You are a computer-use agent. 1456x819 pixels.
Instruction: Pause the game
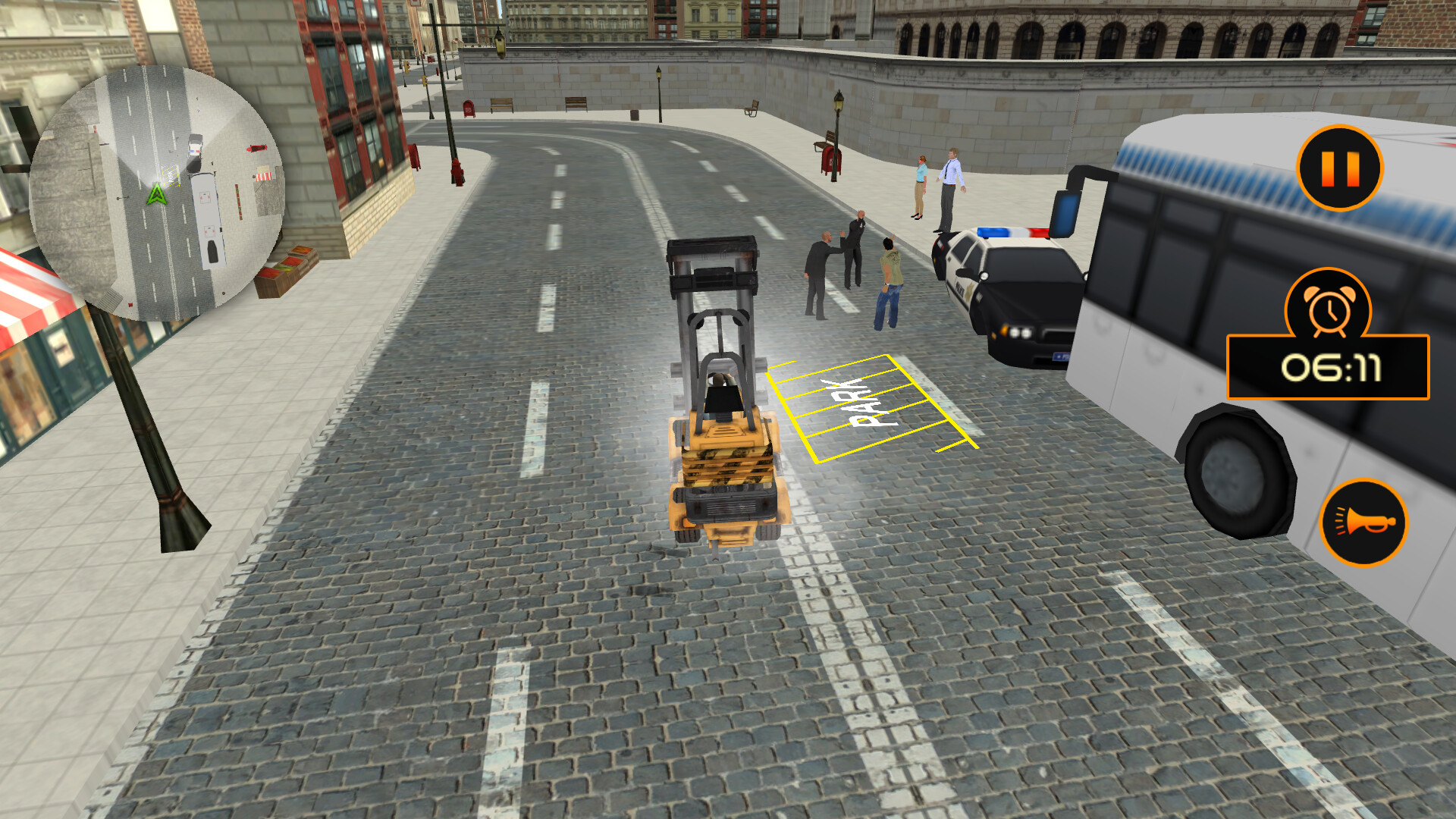coord(1341,168)
